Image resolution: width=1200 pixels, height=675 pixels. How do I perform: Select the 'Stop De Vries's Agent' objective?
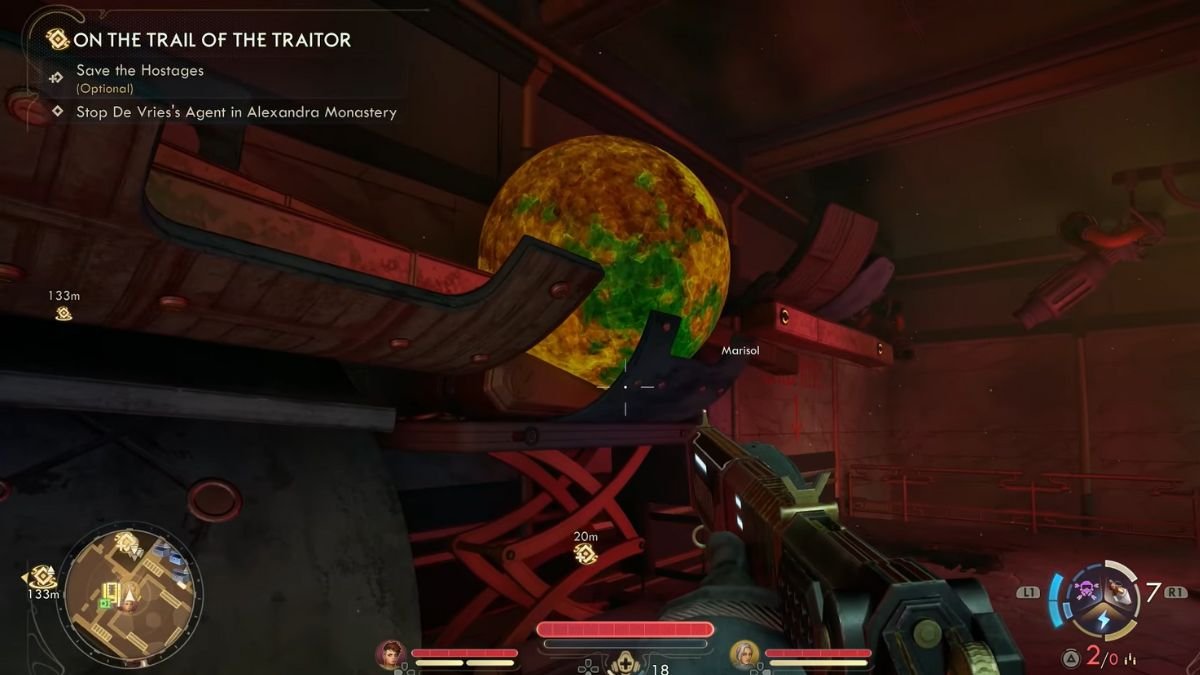236,112
